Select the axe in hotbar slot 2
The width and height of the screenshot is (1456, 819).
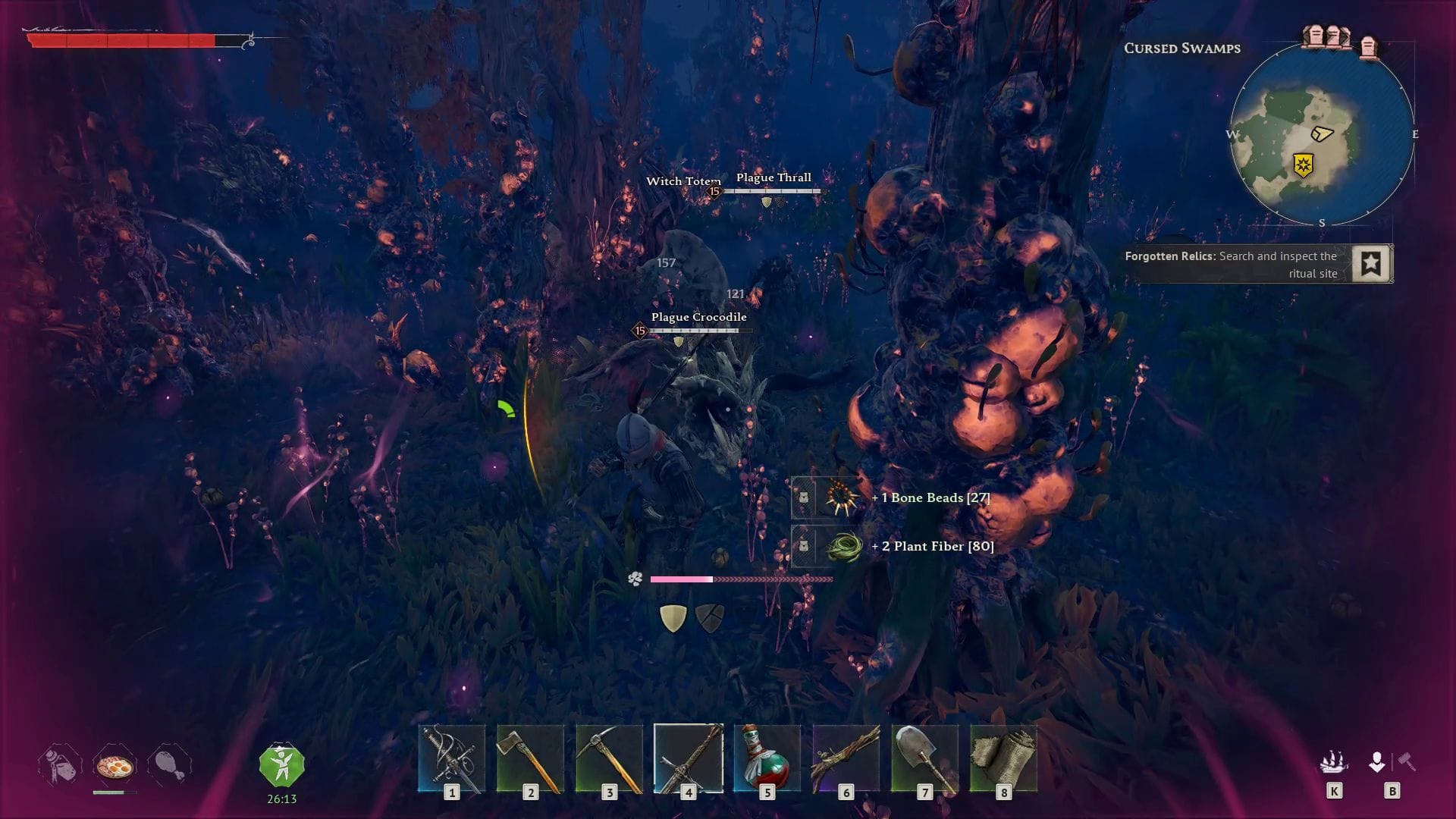click(531, 758)
